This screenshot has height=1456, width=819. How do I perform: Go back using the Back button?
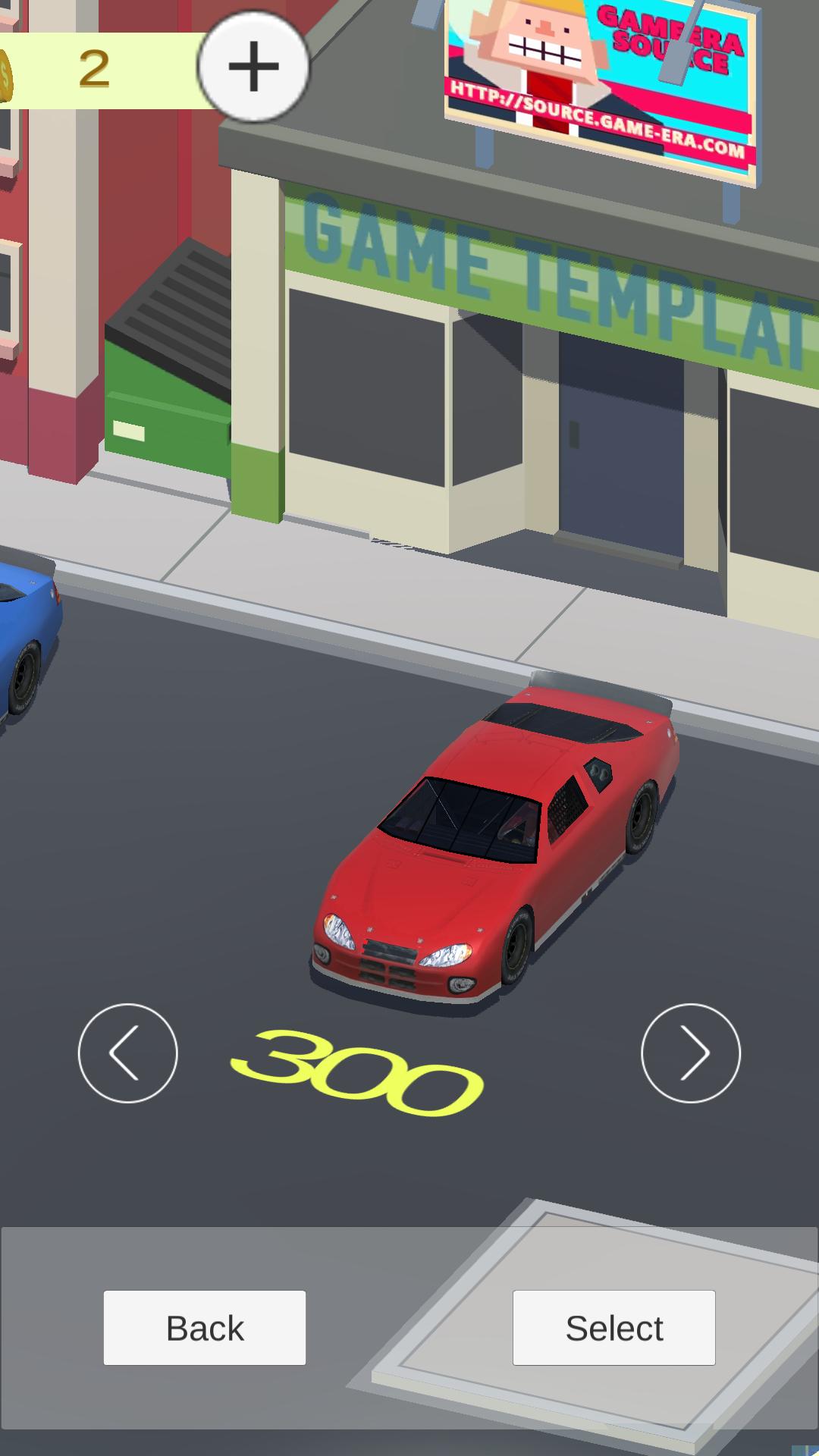tap(205, 1328)
